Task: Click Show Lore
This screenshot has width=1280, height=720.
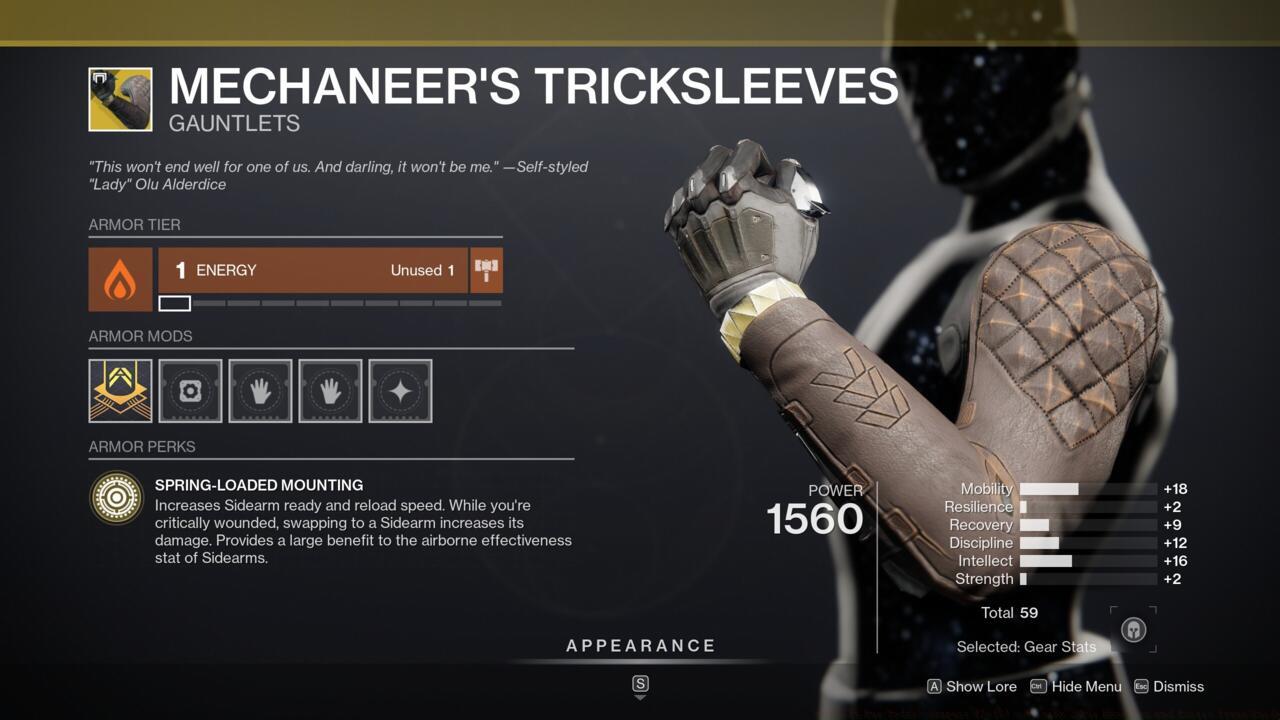Action: (982, 687)
